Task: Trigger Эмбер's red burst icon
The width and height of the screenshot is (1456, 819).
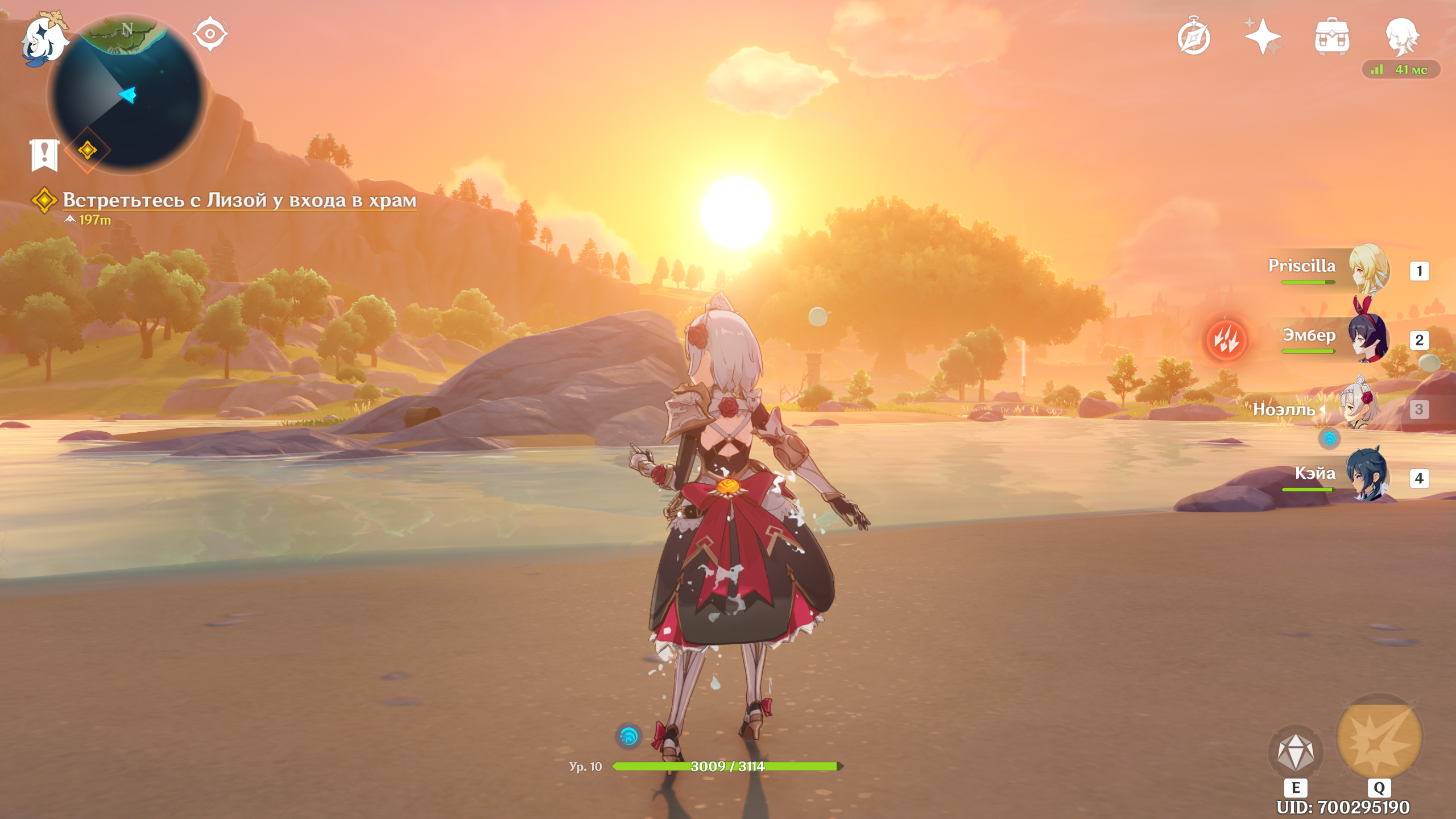Action: pos(1226,340)
